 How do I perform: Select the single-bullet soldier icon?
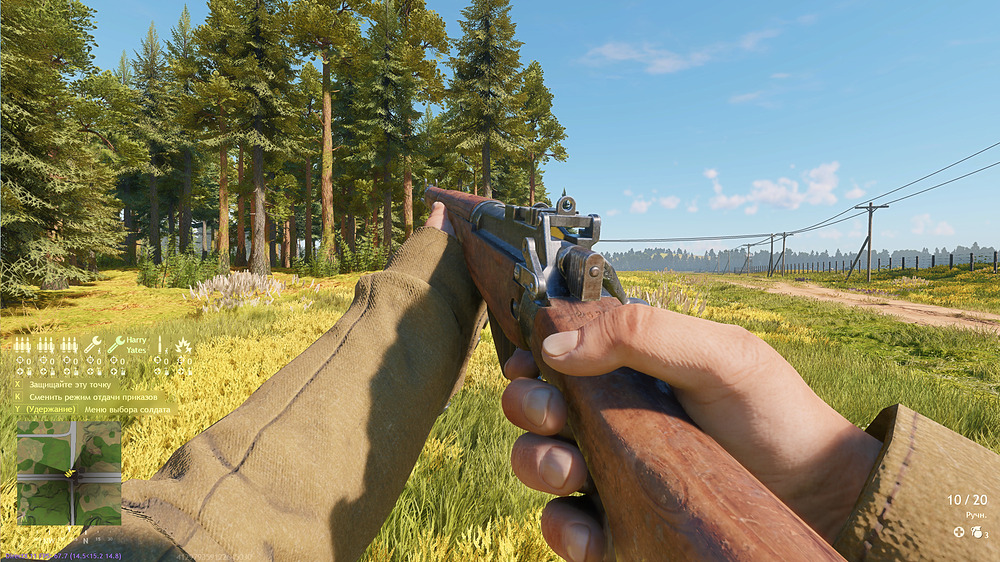(x=160, y=345)
